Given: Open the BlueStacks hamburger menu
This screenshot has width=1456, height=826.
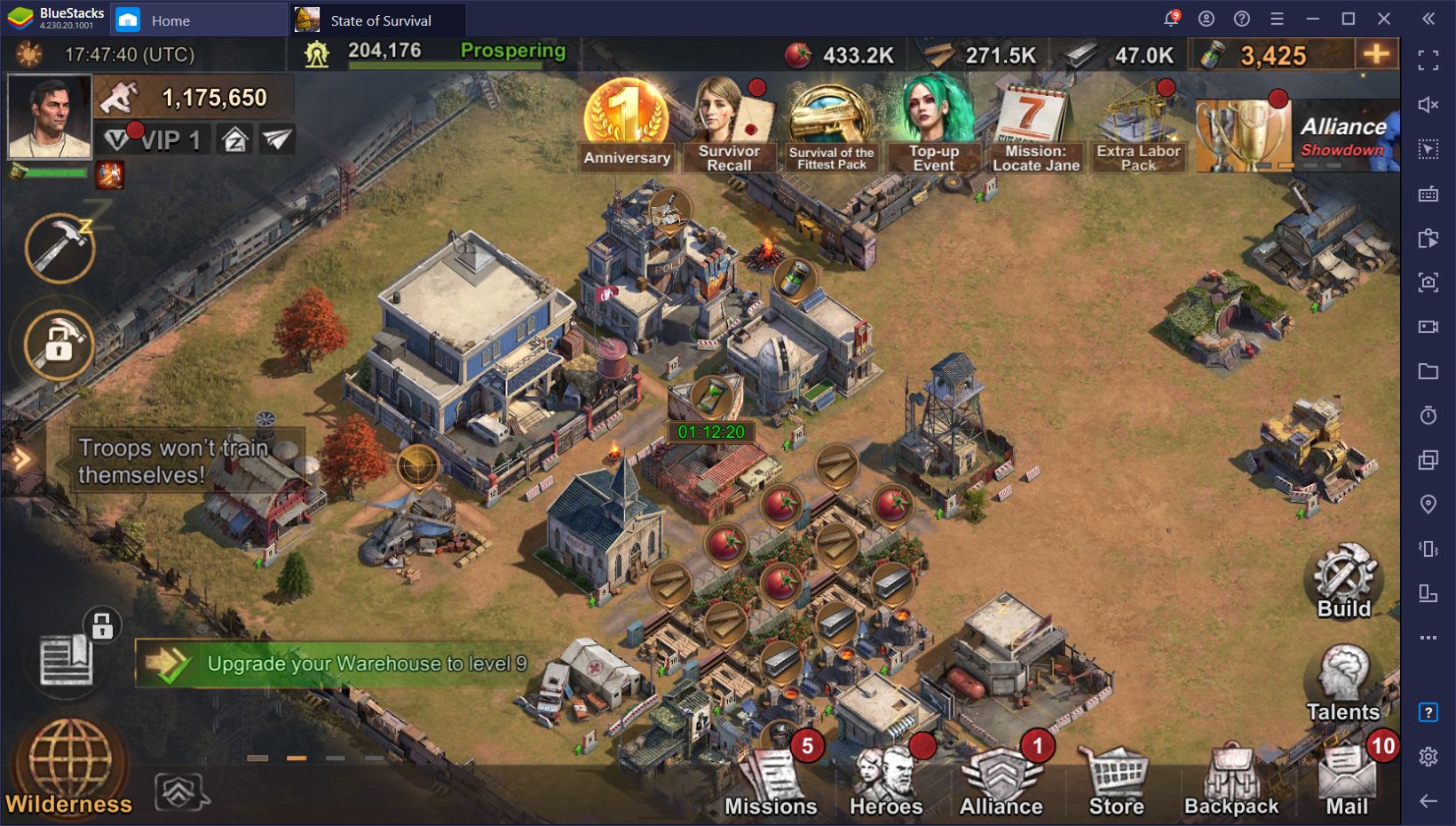Looking at the screenshot, I should coord(1277,18).
